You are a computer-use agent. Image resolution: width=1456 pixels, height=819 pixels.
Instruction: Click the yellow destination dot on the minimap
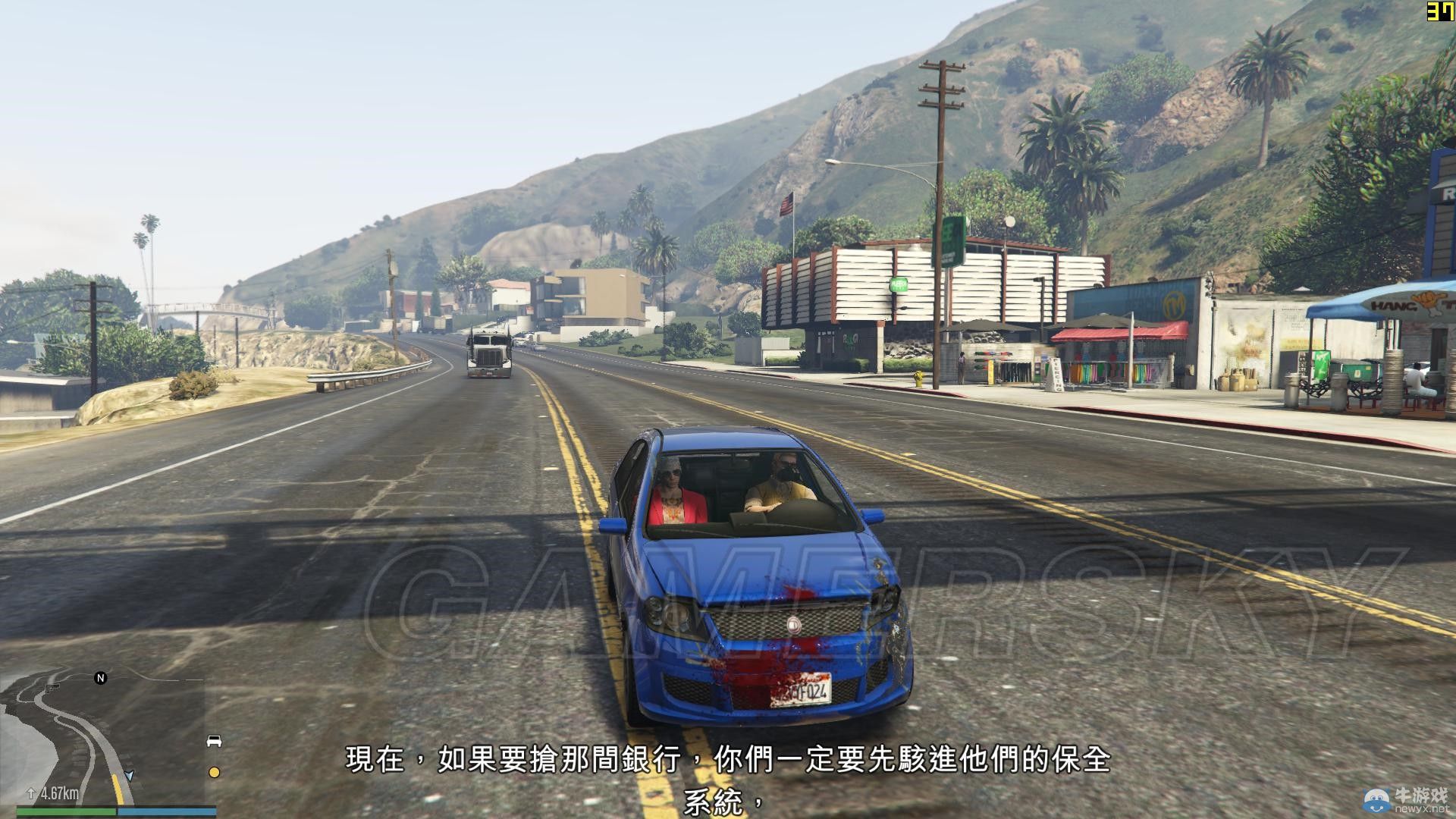(214, 772)
